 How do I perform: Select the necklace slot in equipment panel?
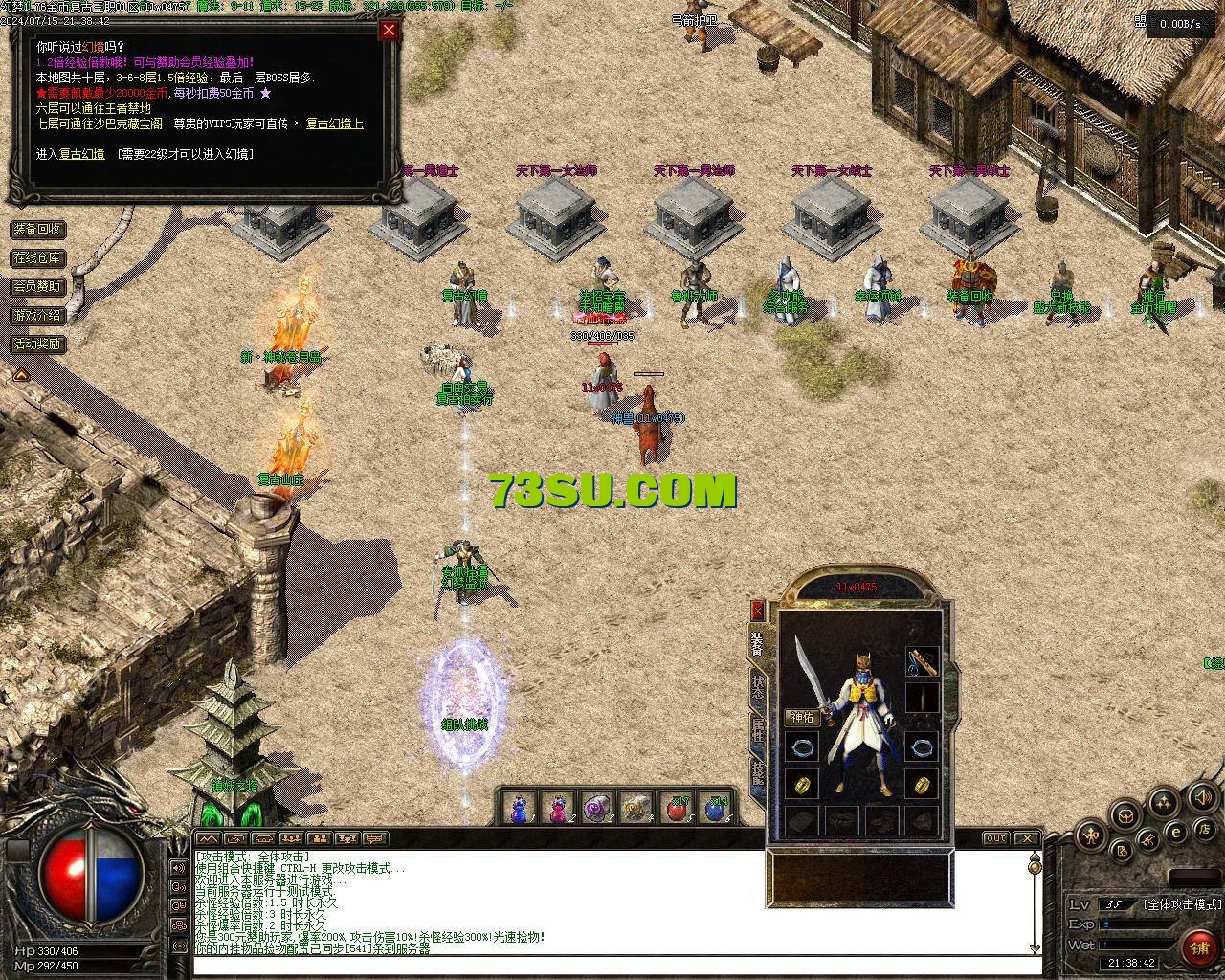click(923, 661)
